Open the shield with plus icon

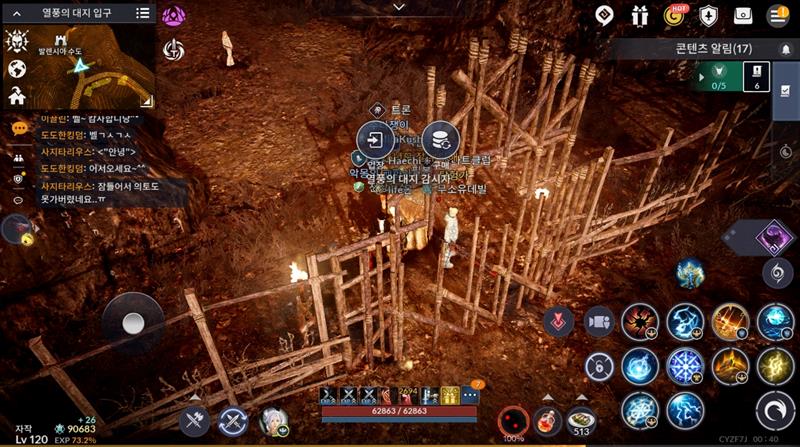709,15
